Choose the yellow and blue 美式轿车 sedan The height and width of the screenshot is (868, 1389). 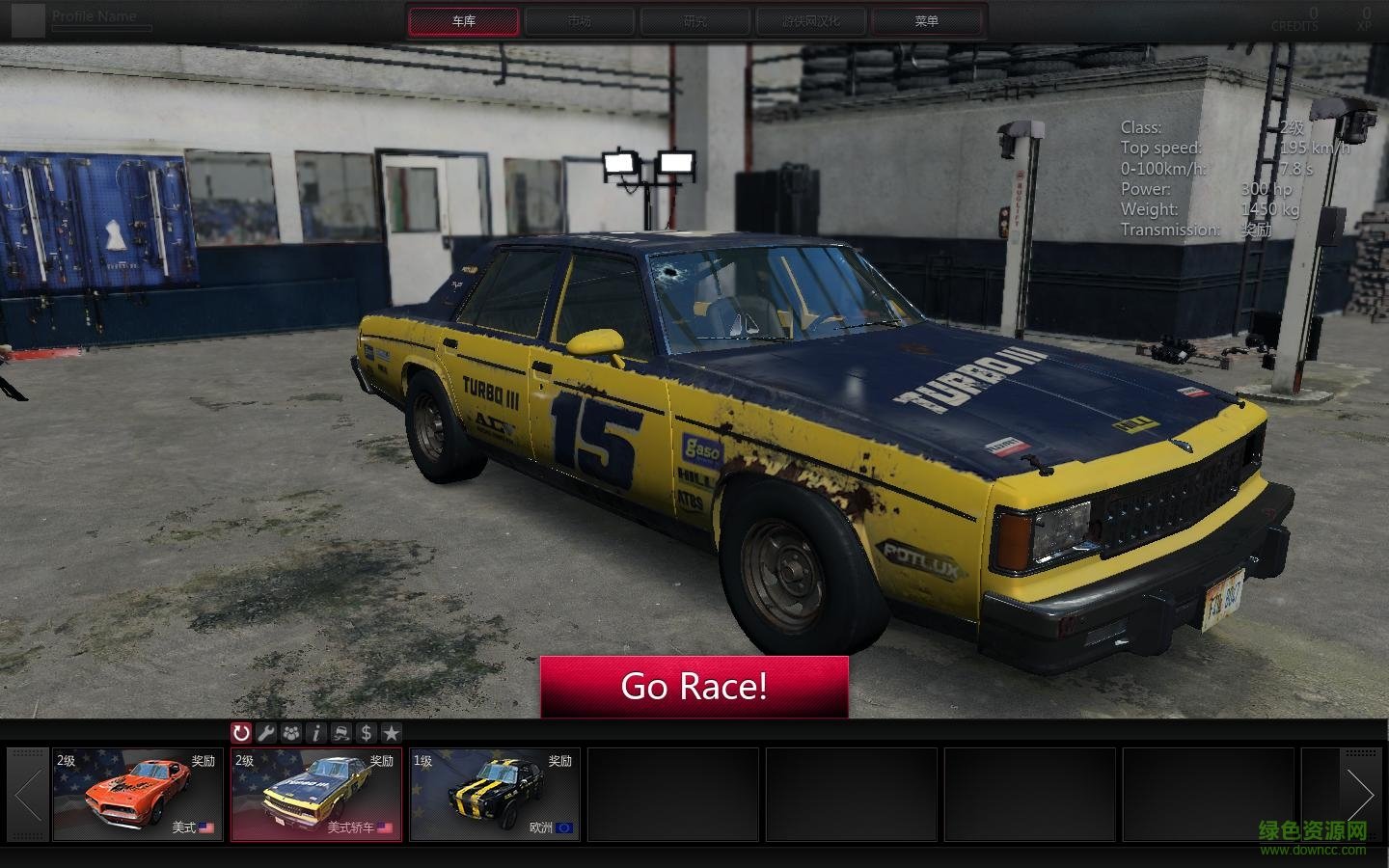(316, 795)
